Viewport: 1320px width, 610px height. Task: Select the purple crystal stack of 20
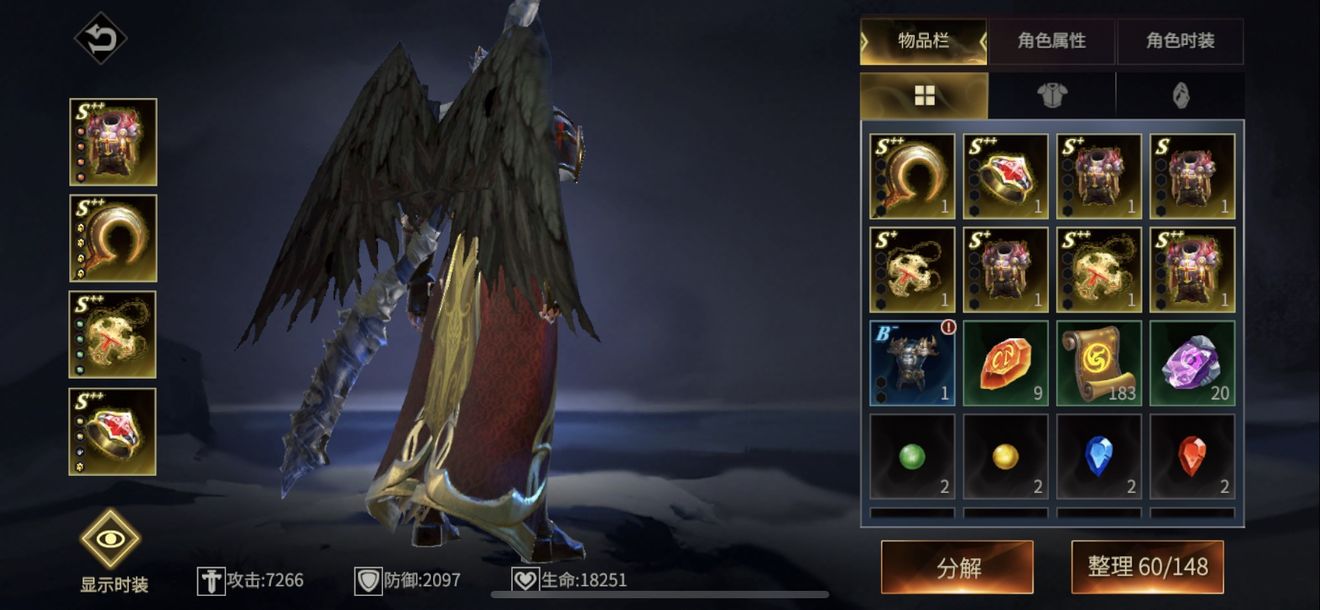[1192, 363]
